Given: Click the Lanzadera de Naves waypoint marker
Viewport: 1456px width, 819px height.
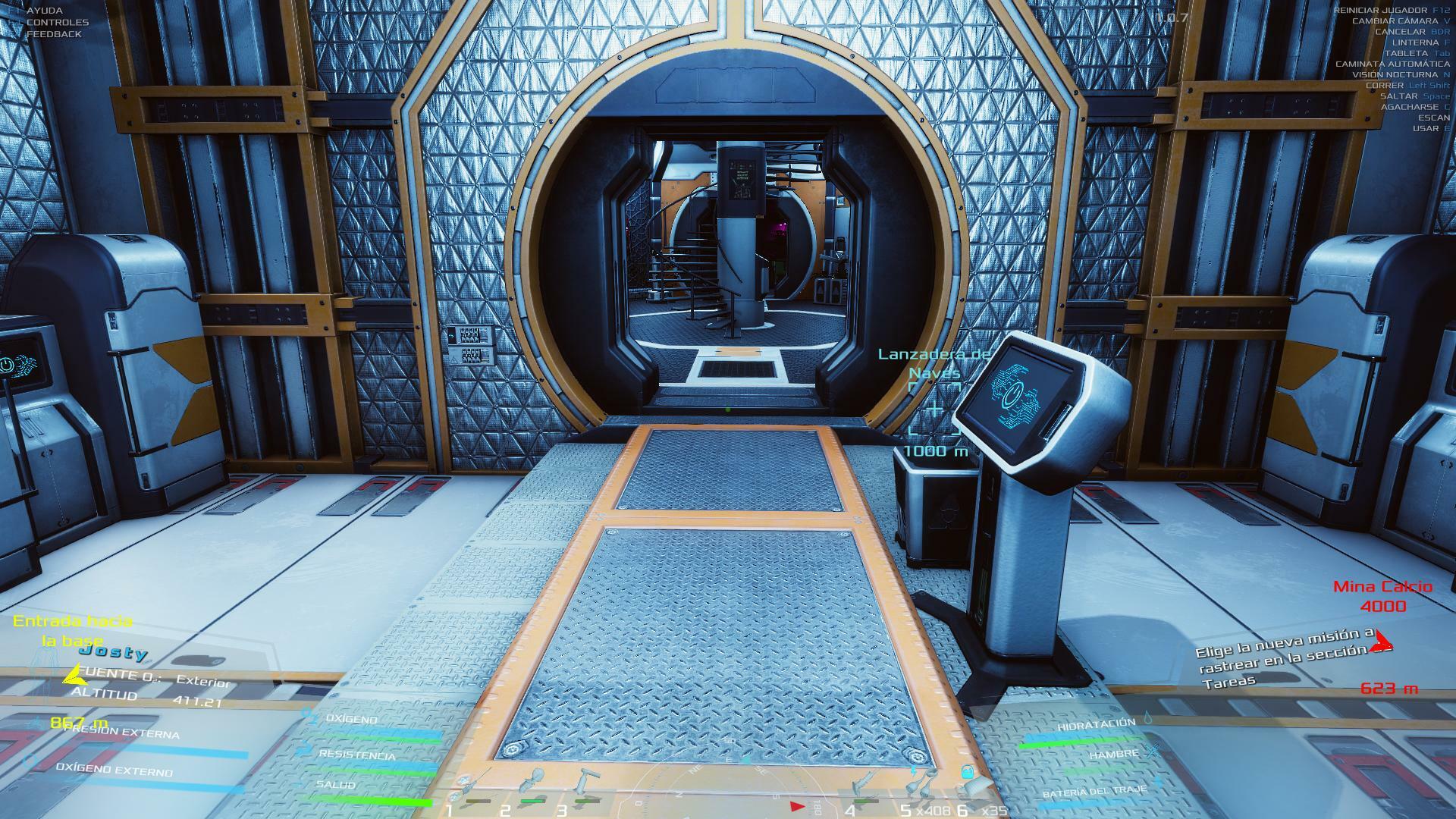Looking at the screenshot, I should pos(934,409).
